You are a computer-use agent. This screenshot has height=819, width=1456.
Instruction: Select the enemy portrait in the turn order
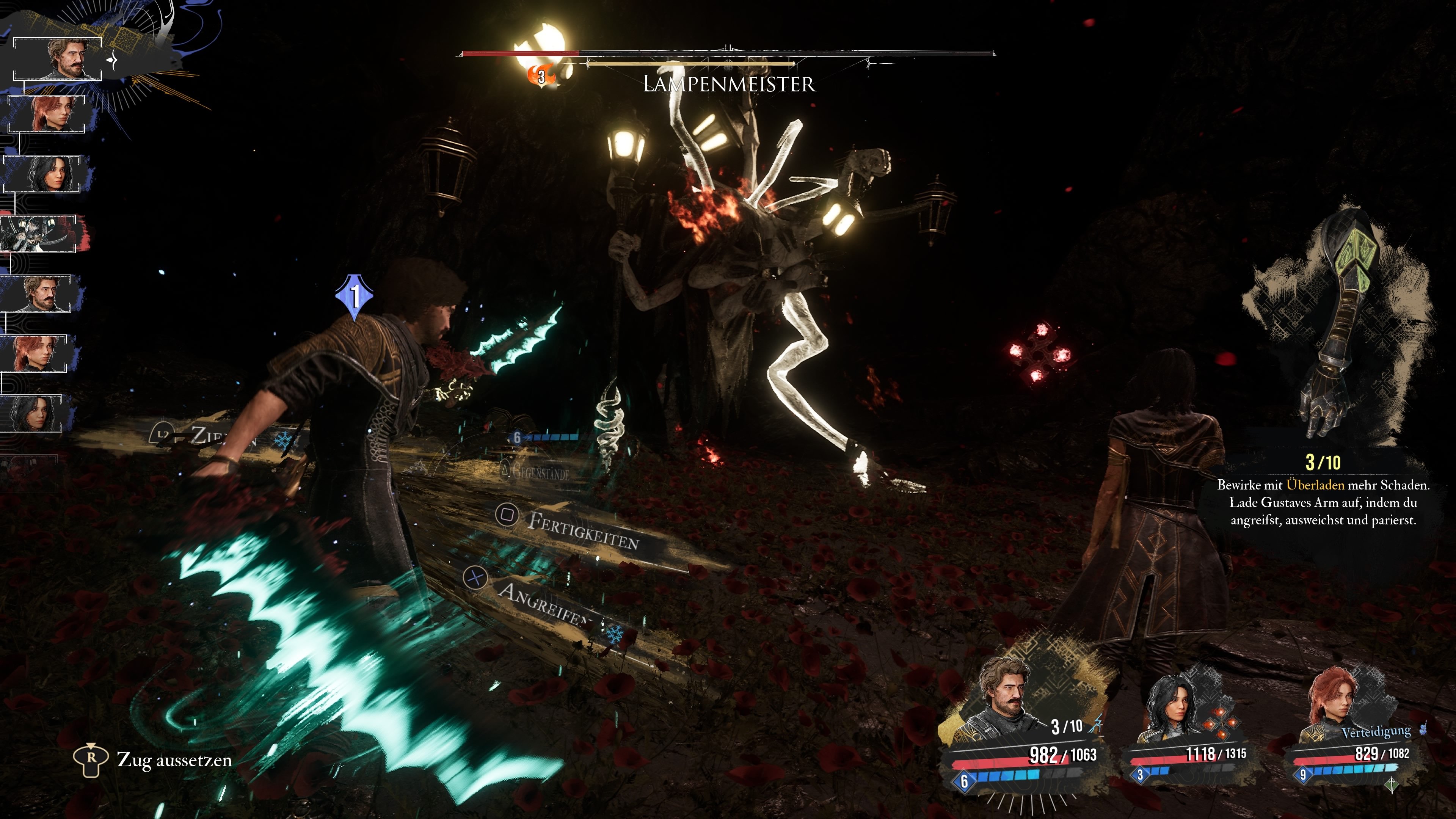[38, 234]
